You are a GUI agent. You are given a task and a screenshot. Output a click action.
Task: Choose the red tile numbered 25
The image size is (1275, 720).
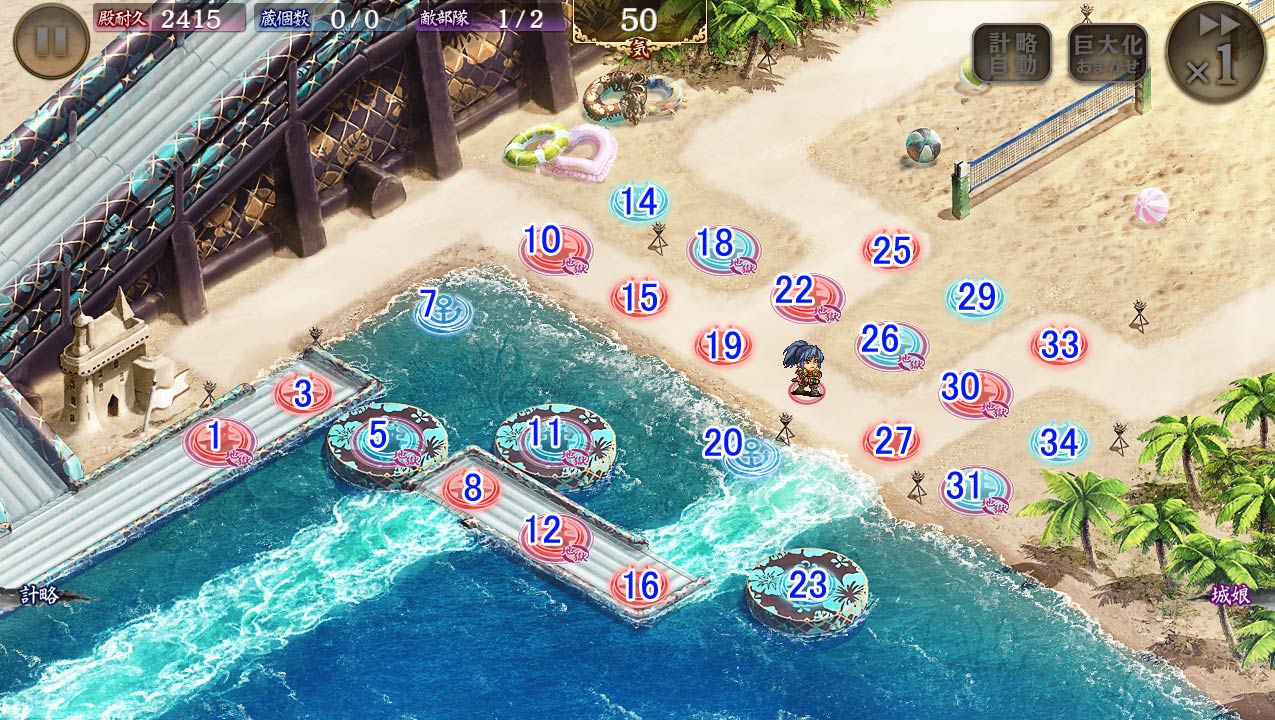[x=891, y=250]
